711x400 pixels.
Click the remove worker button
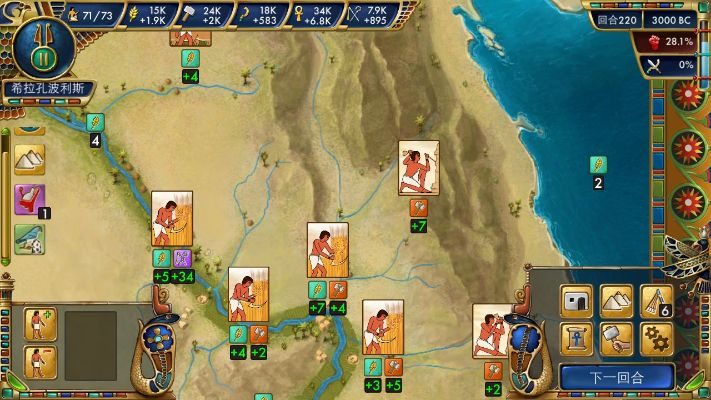[39, 359]
